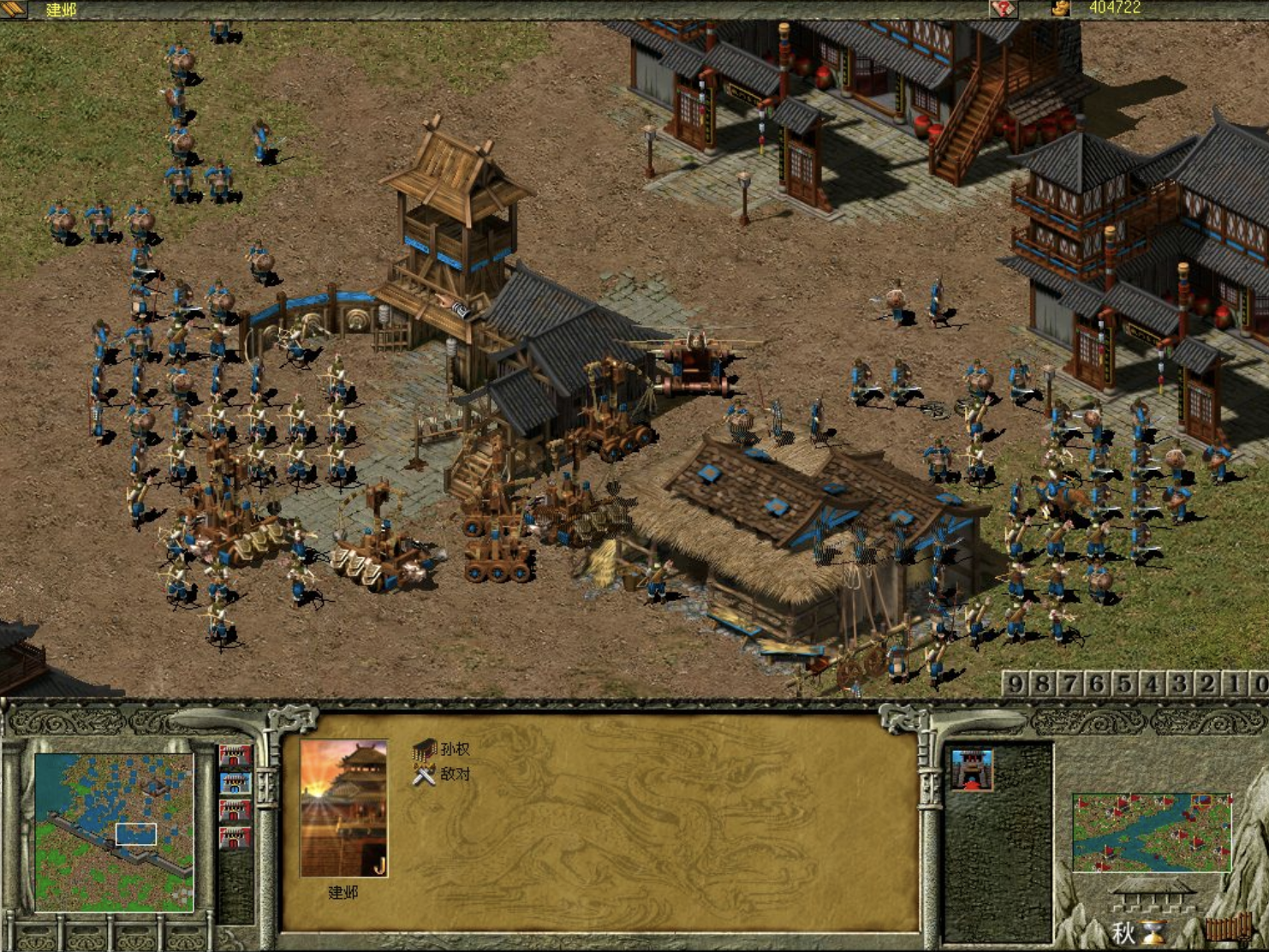Choose control group number 7
1269x952 pixels.
click(1070, 683)
